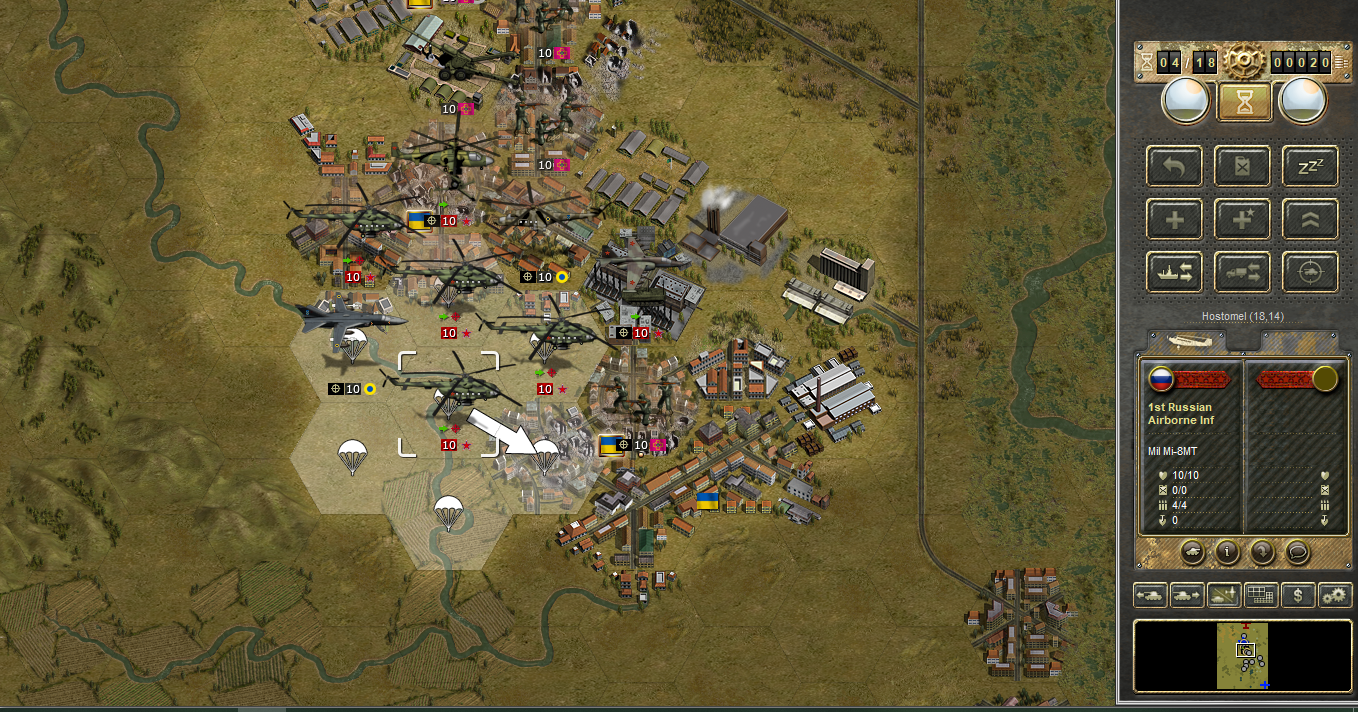Open unit info with the "i" button
This screenshot has width=1358, height=712.
point(1227,551)
